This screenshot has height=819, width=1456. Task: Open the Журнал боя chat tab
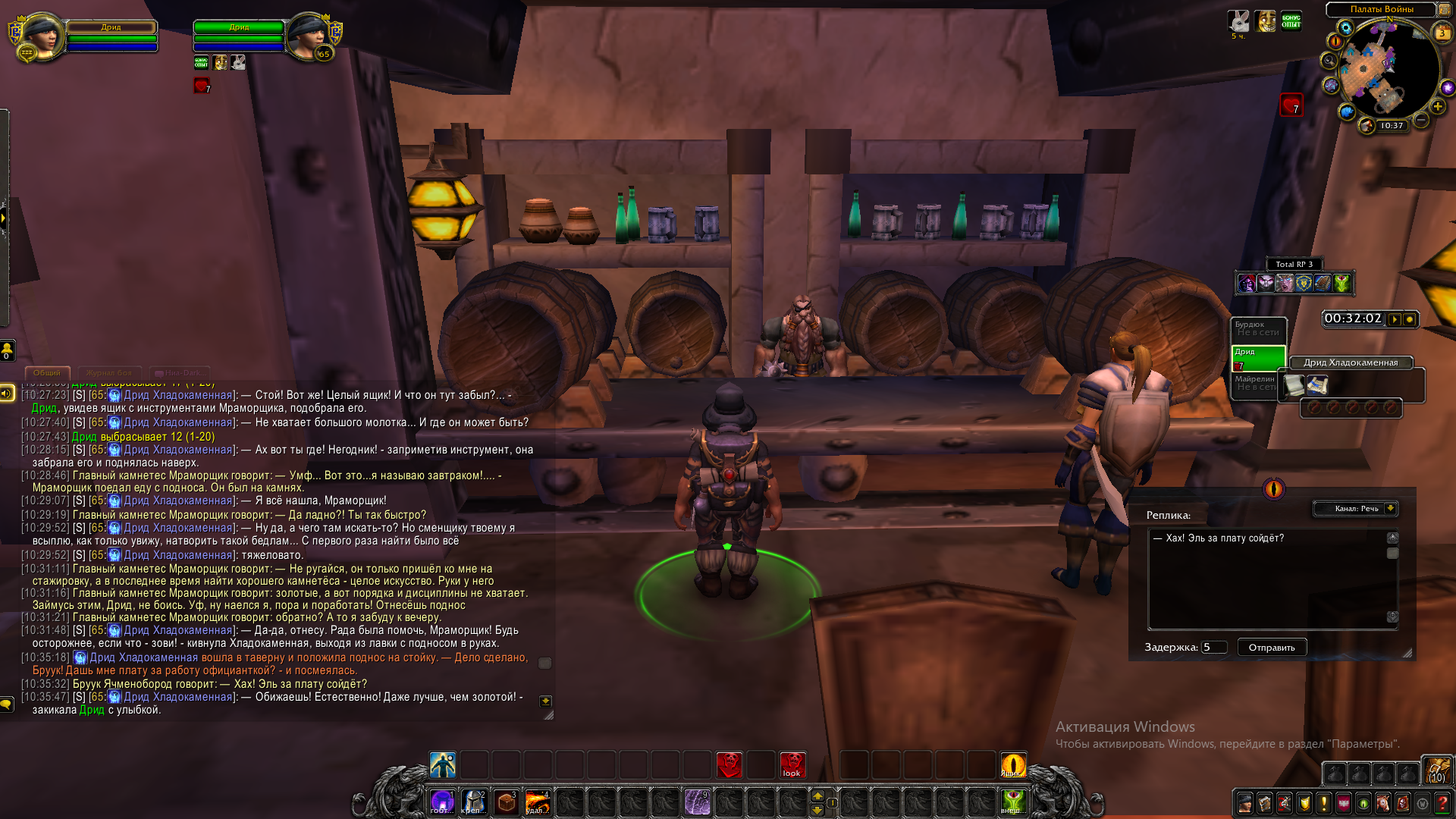pyautogui.click(x=109, y=373)
